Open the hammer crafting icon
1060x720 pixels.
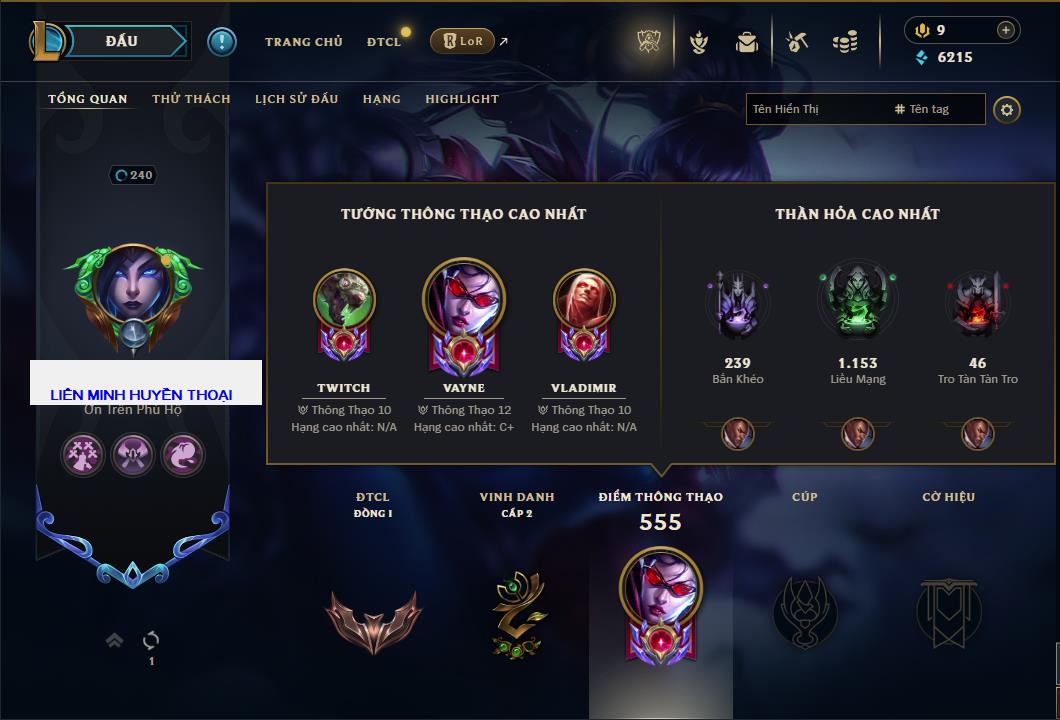tap(796, 42)
